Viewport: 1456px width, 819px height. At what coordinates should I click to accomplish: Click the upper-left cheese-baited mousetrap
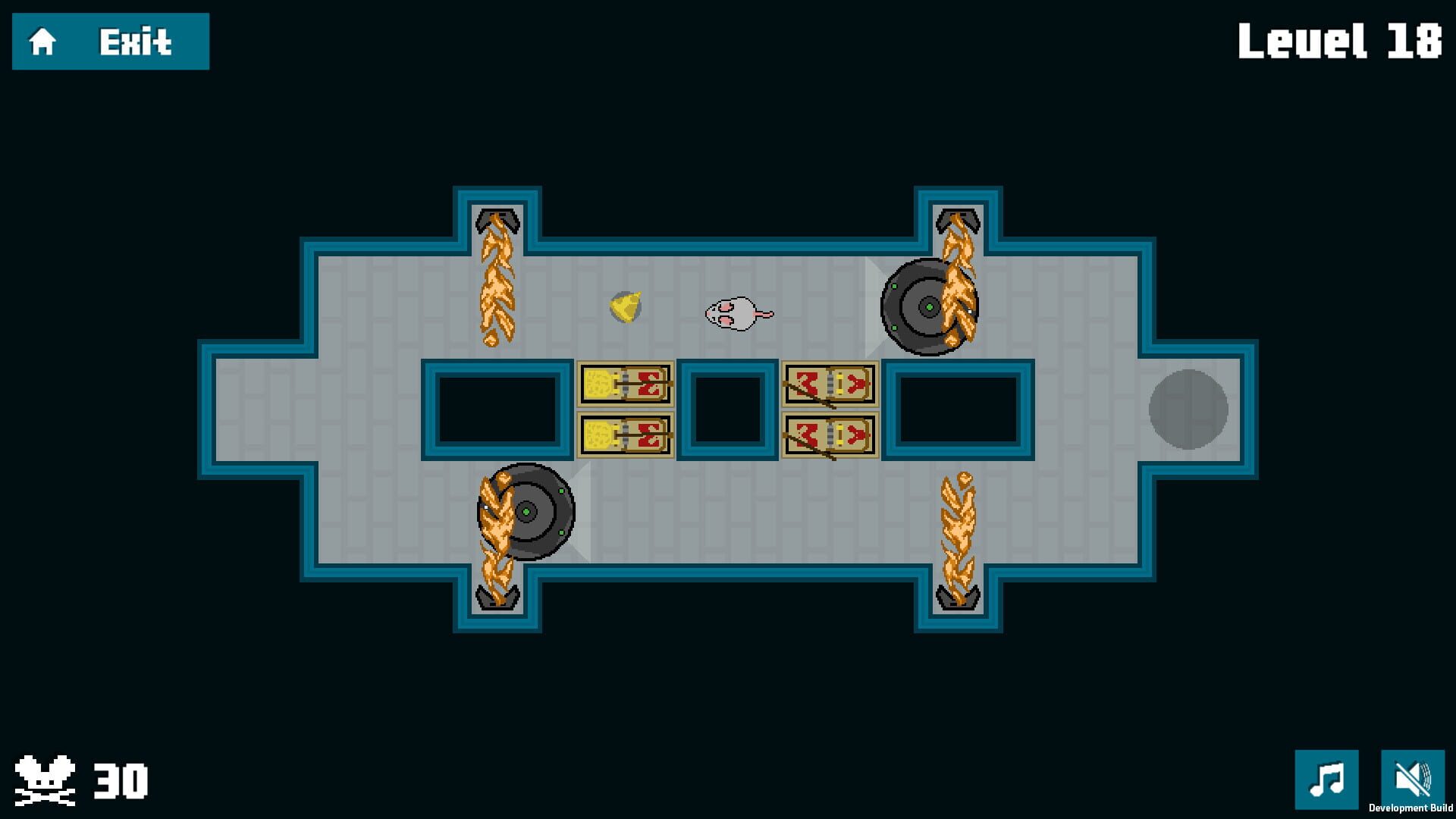(x=624, y=385)
